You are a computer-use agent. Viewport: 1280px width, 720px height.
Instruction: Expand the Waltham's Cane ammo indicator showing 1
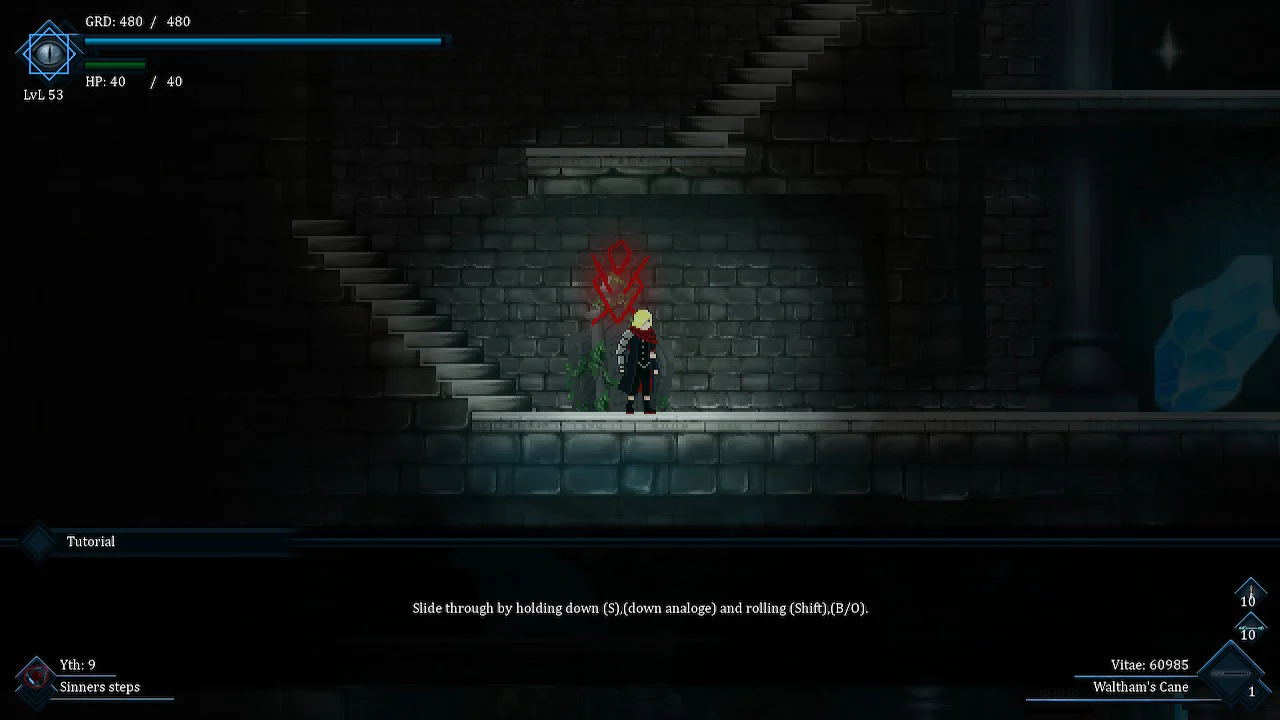(1252, 691)
